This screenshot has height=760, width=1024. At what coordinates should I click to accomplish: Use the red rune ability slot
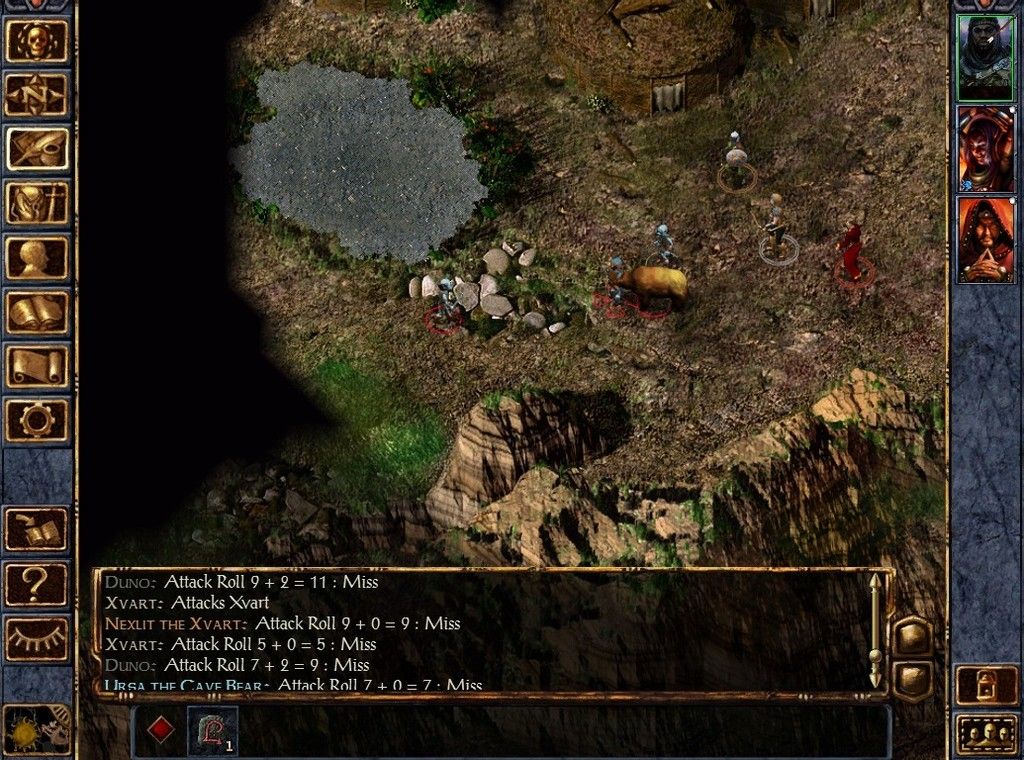click(212, 730)
